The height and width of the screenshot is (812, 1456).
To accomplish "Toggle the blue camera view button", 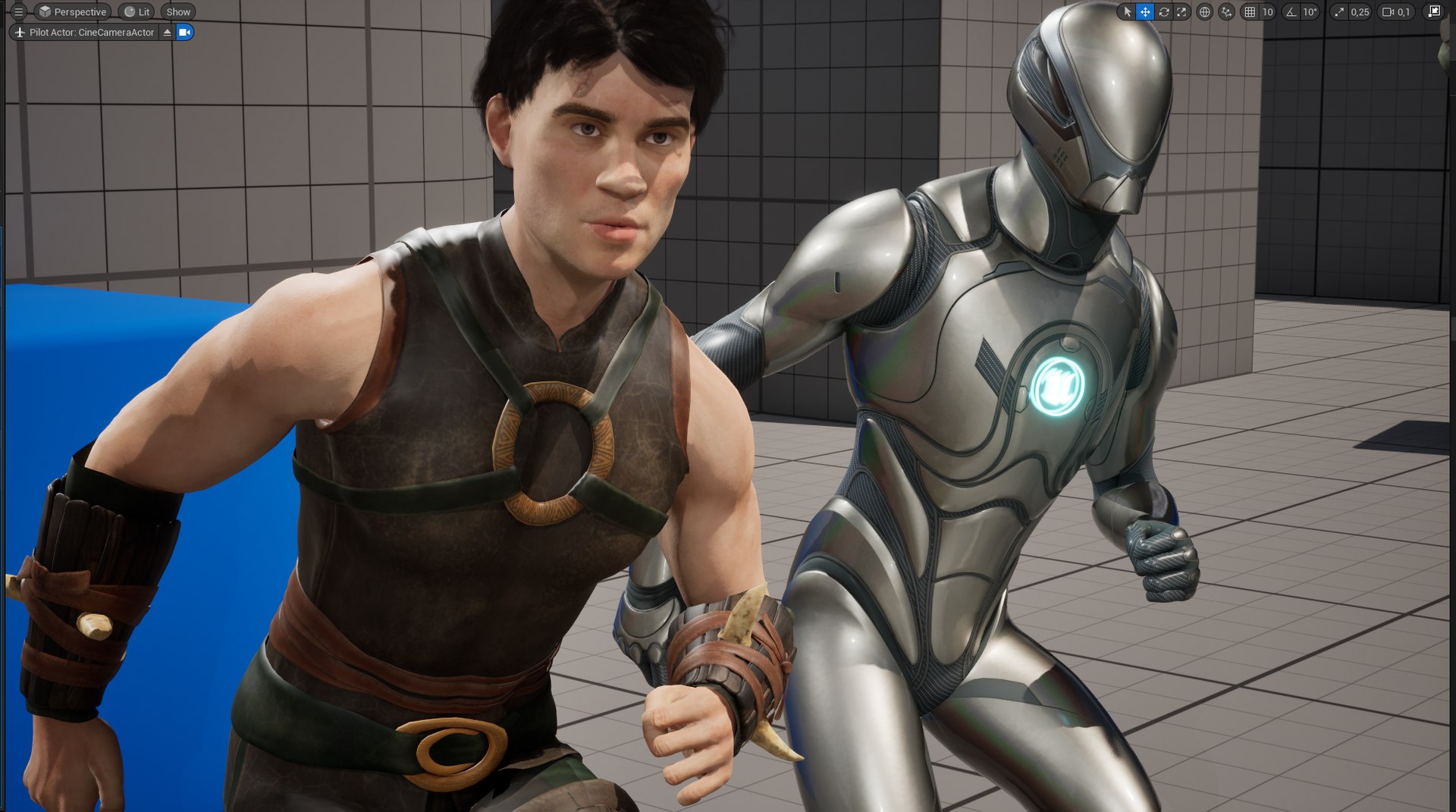I will tap(184, 33).
